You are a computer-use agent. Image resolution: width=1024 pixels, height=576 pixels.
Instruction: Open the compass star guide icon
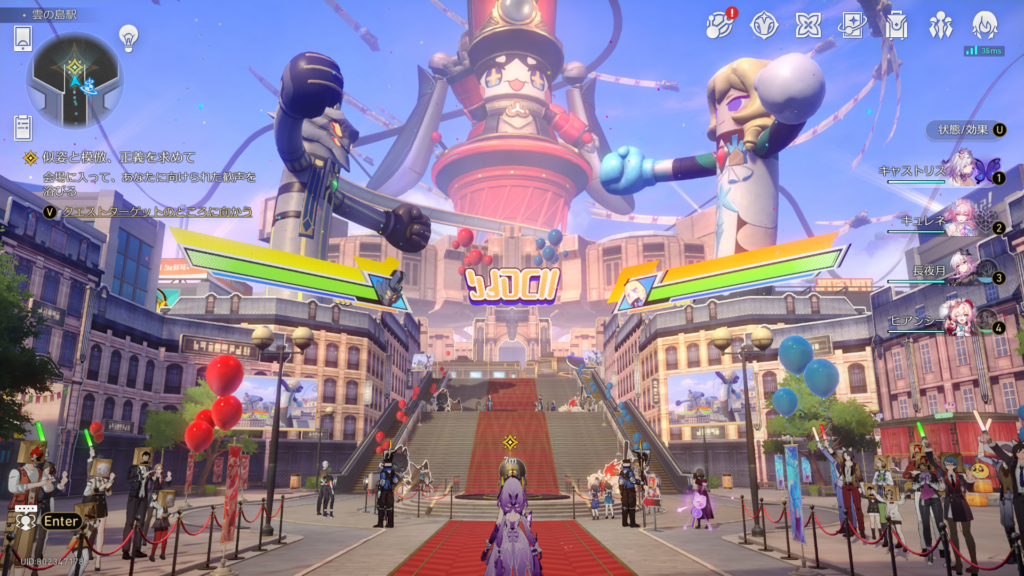765,25
